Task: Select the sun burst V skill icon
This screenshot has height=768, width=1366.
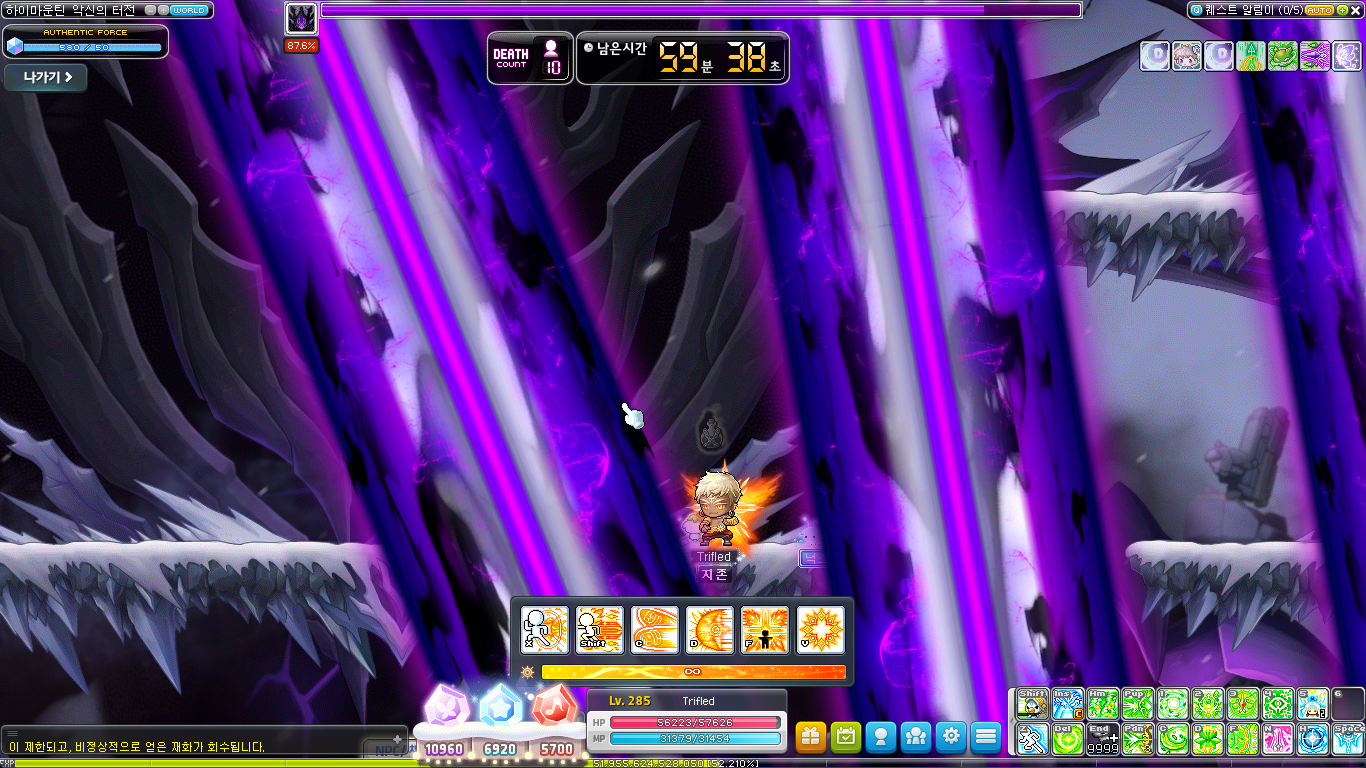Action: click(820, 630)
